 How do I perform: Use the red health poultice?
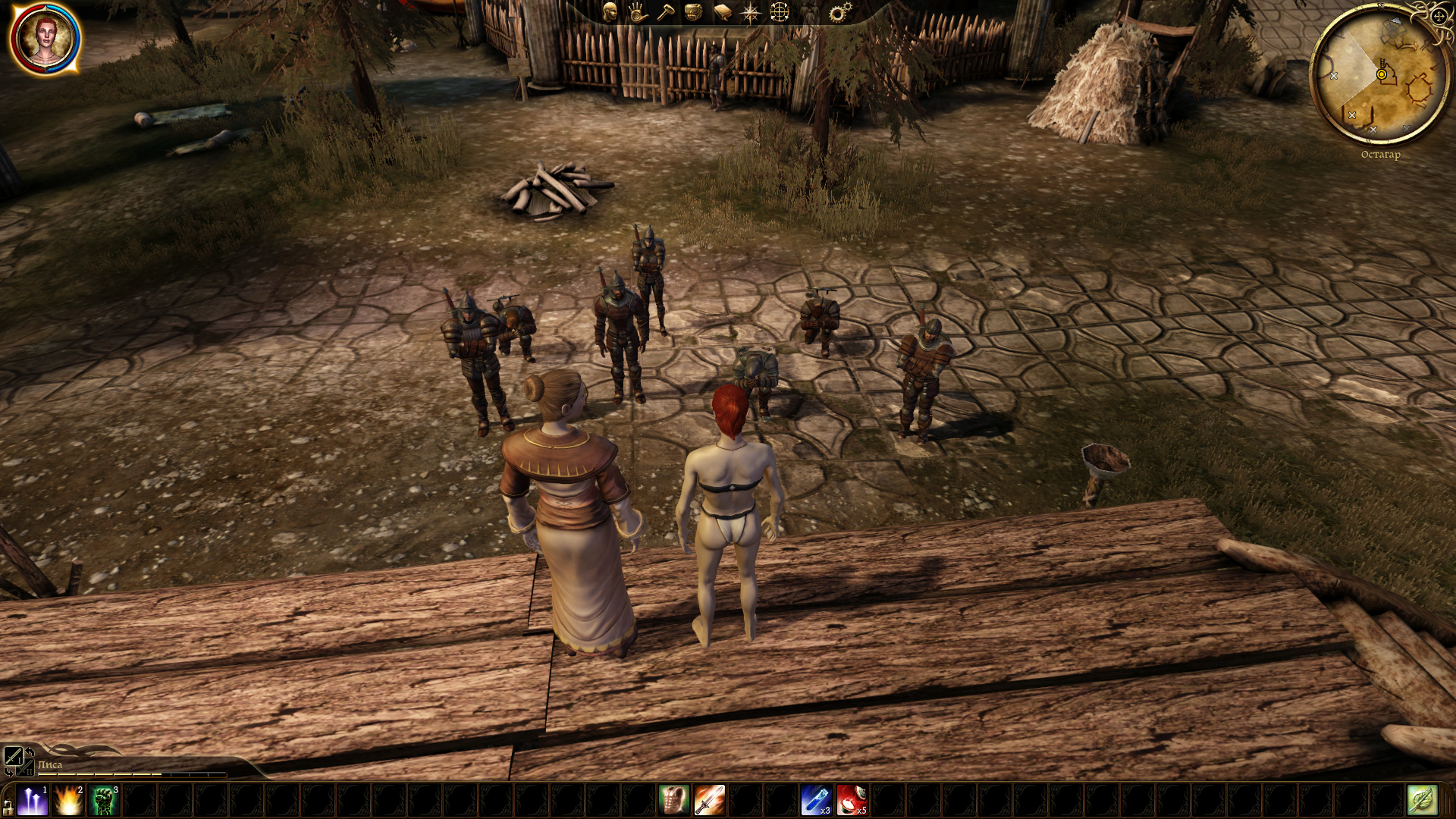(x=852, y=801)
